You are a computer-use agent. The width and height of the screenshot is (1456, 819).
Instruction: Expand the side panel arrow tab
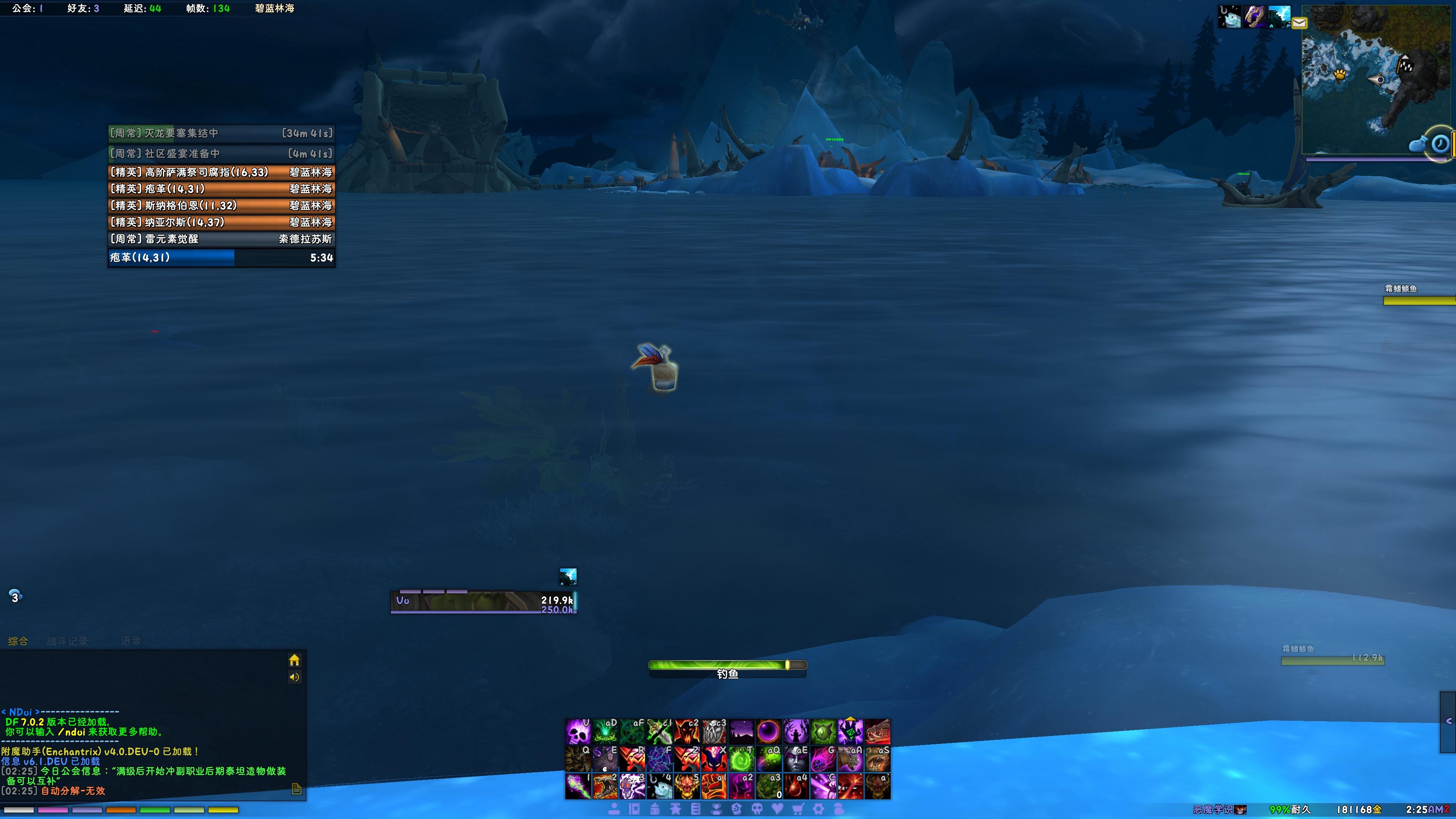point(1449,721)
